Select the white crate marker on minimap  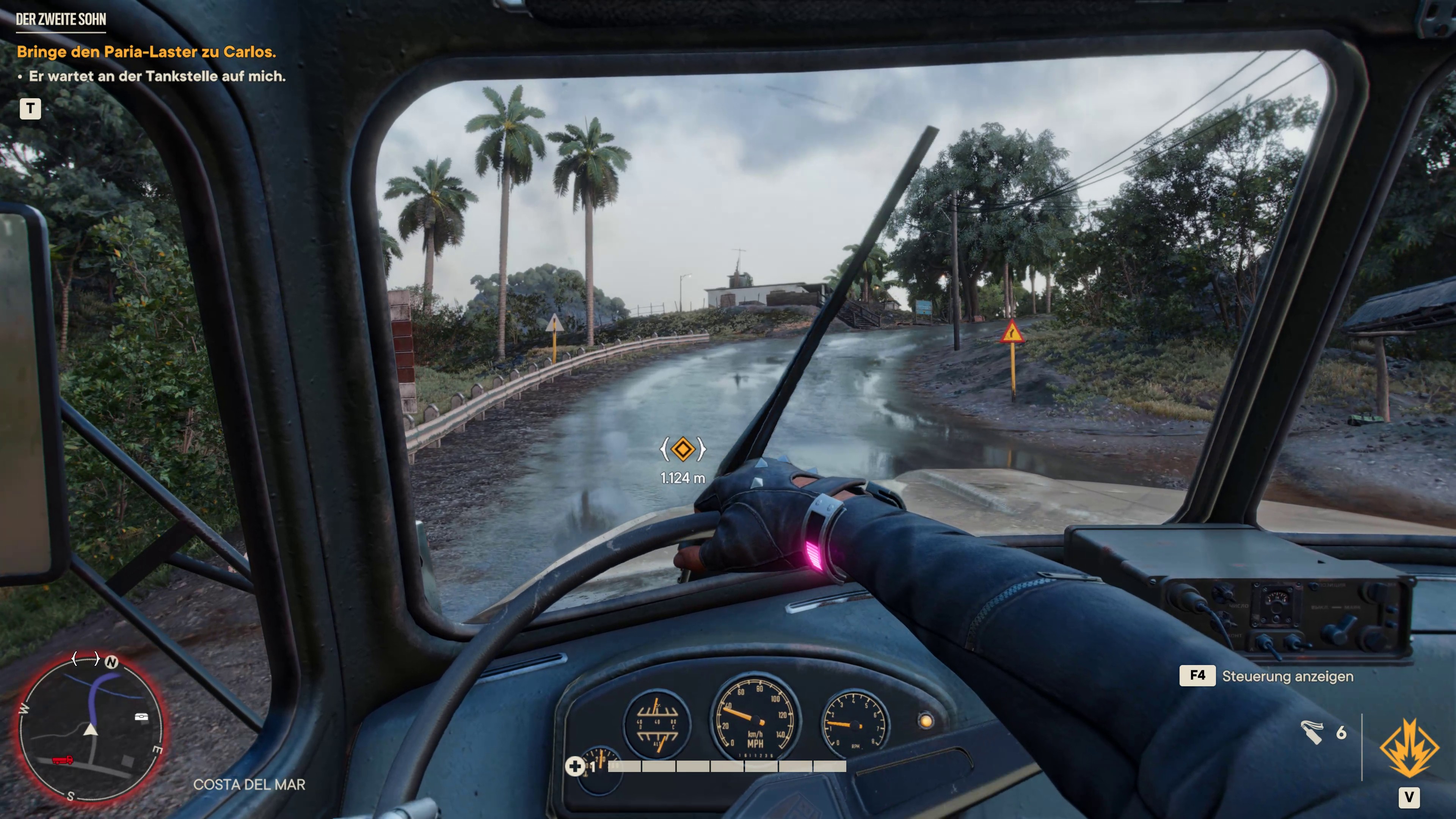pyautogui.click(x=141, y=717)
